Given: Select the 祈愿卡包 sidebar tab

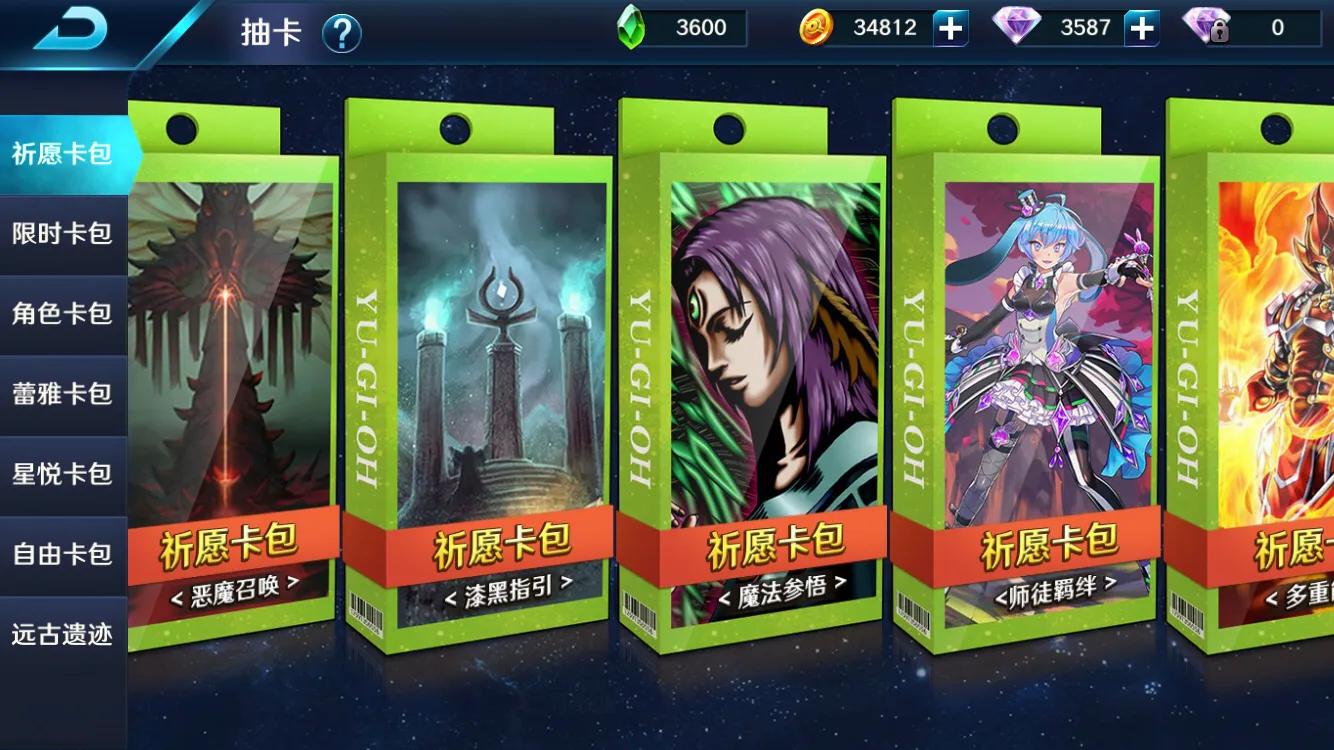Looking at the screenshot, I should [x=60, y=153].
